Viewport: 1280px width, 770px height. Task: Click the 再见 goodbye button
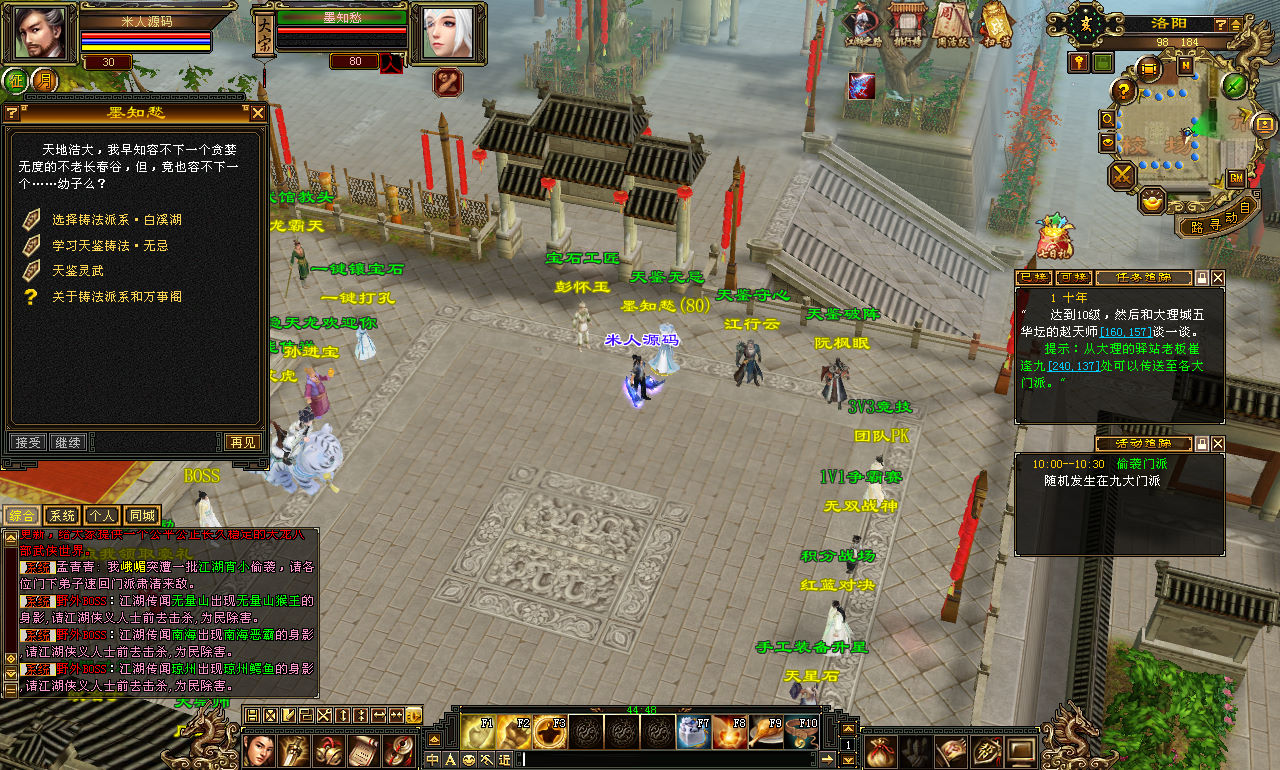tap(243, 442)
